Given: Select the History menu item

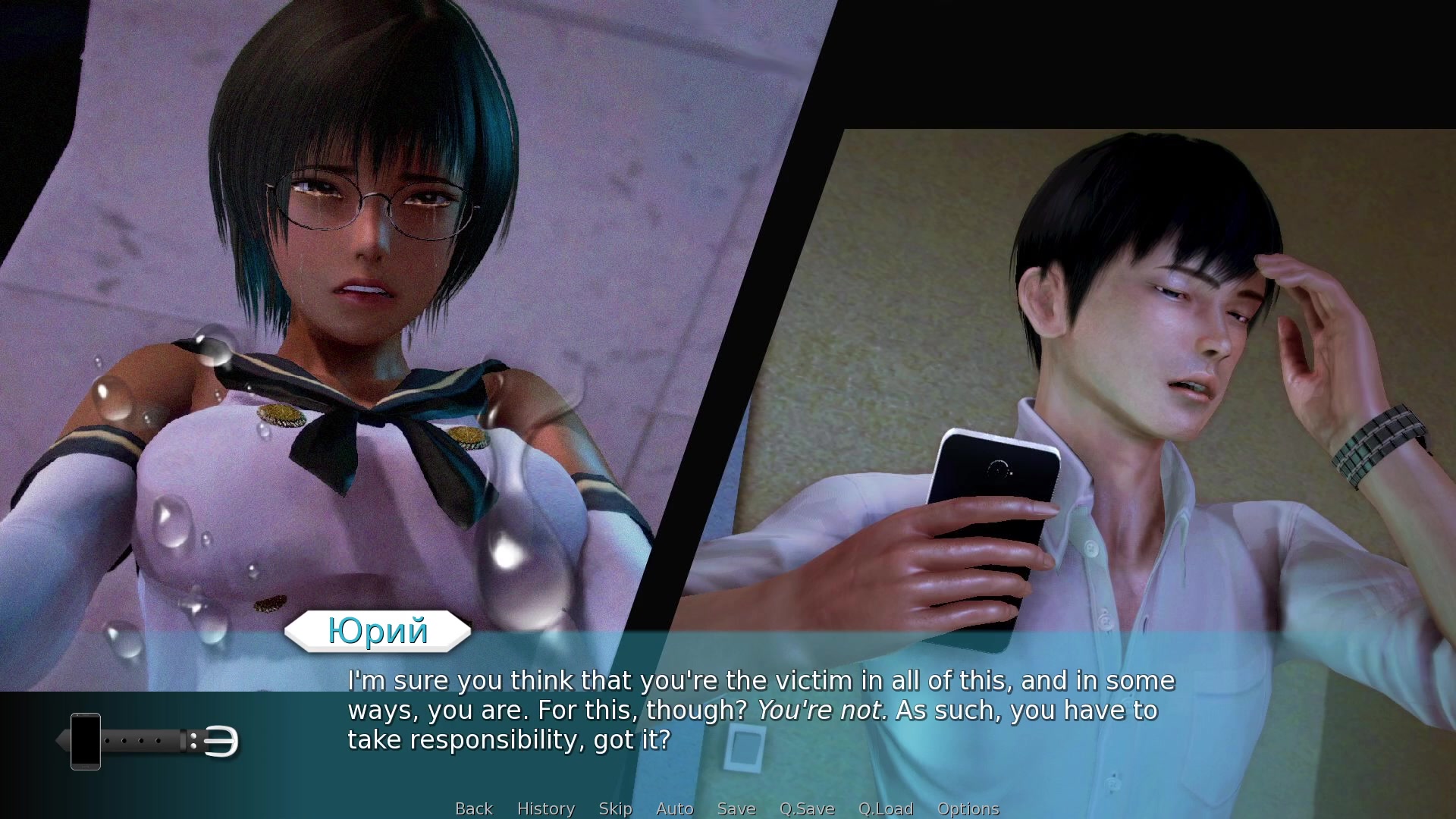Looking at the screenshot, I should pyautogui.click(x=545, y=808).
